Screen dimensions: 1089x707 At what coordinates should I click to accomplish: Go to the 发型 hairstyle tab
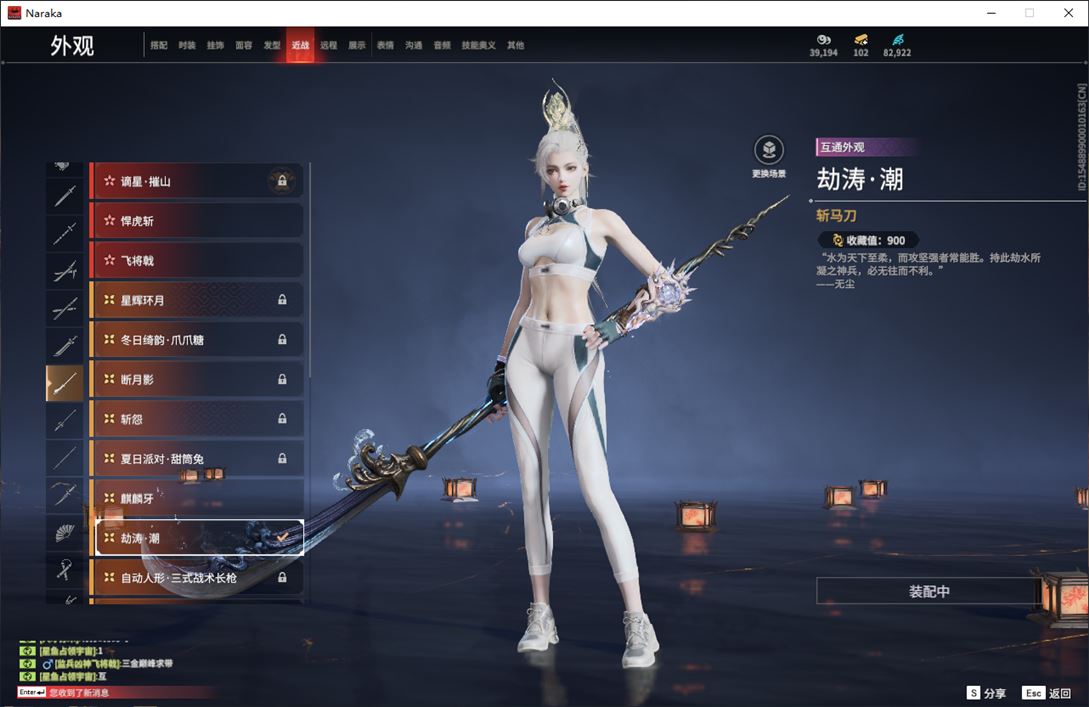(x=272, y=46)
